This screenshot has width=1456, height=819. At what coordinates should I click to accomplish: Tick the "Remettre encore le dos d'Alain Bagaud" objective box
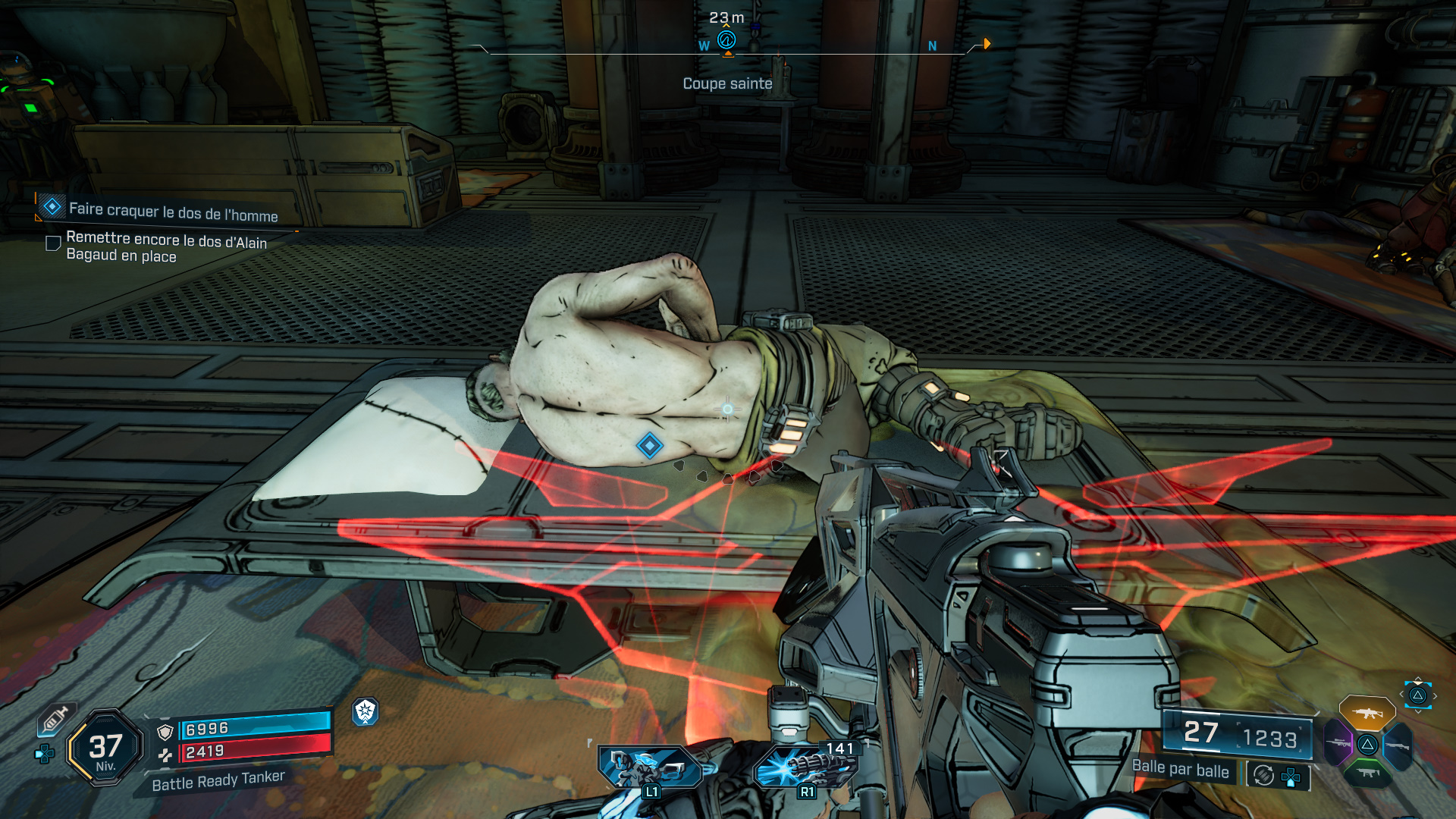coord(53,243)
